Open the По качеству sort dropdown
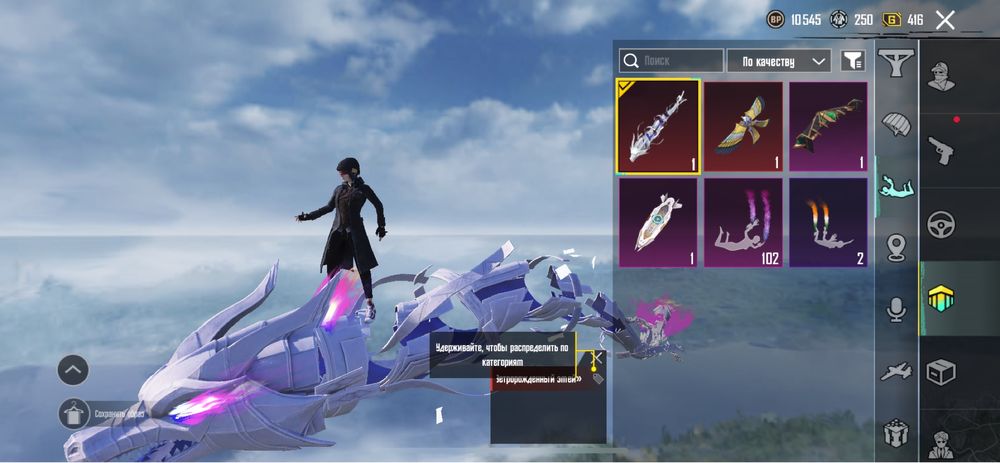1000x463 pixels. point(779,61)
